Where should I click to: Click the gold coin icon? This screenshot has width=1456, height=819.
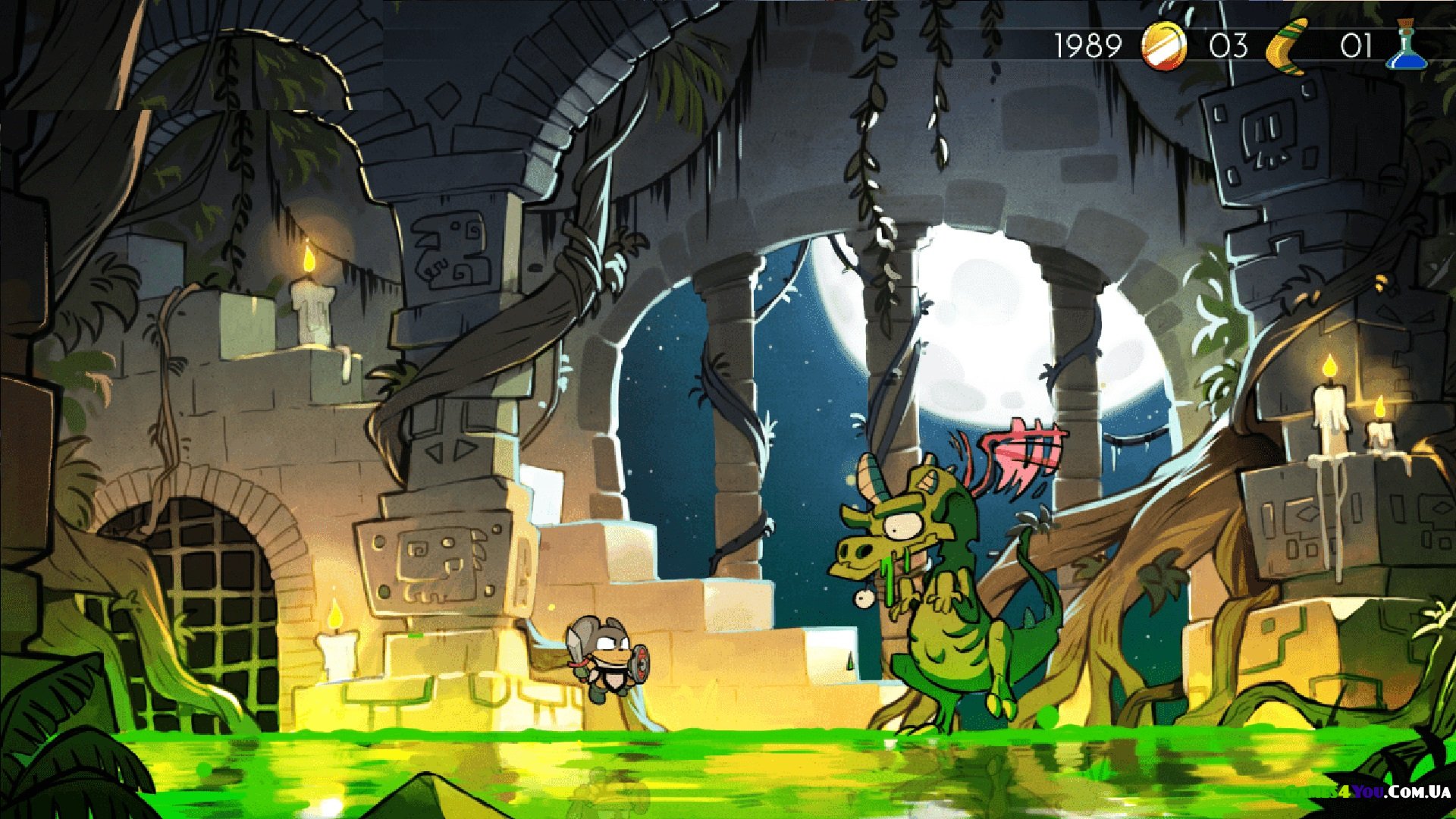[x=1164, y=45]
